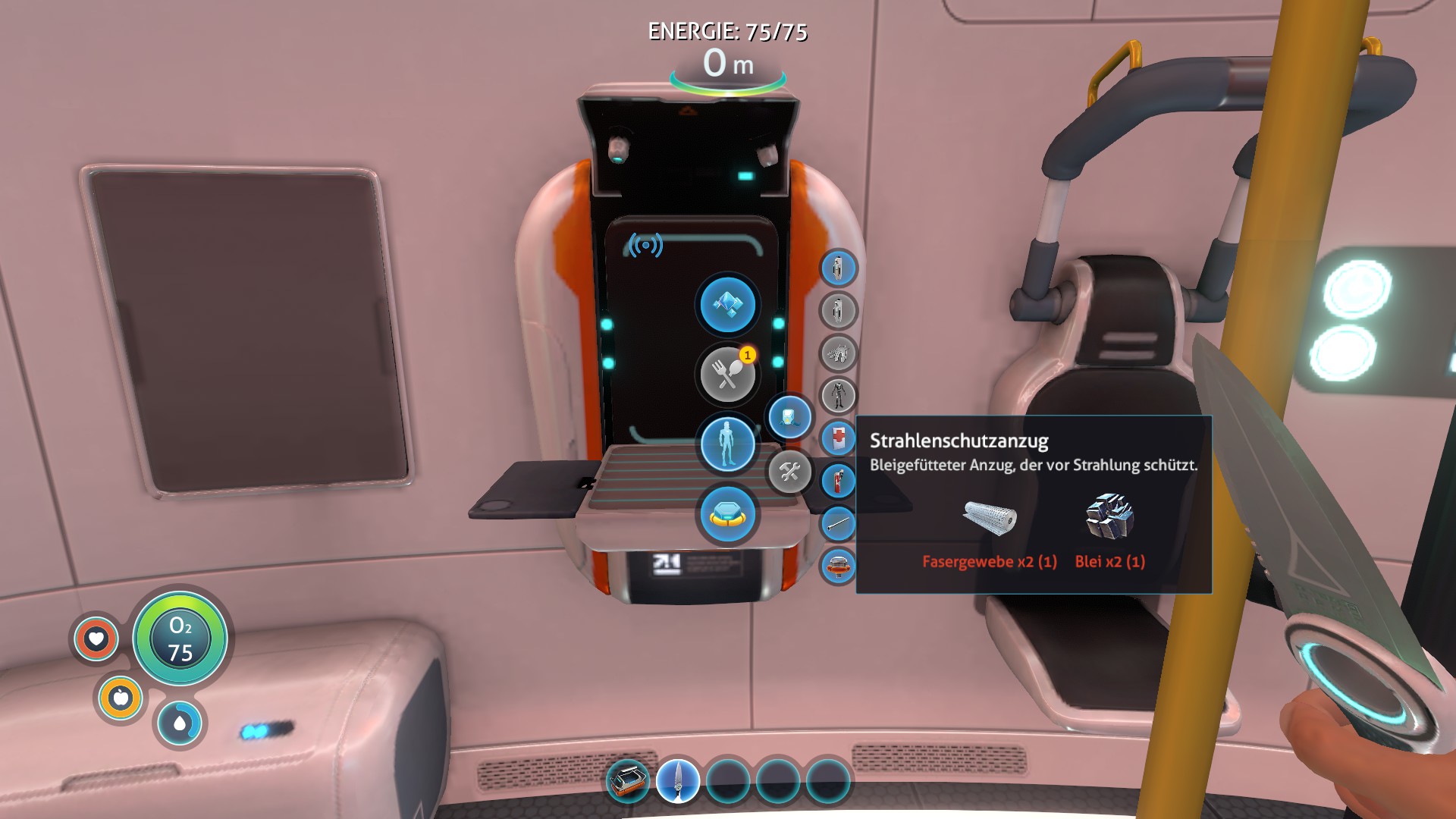Craft the floating air pump

click(838, 566)
